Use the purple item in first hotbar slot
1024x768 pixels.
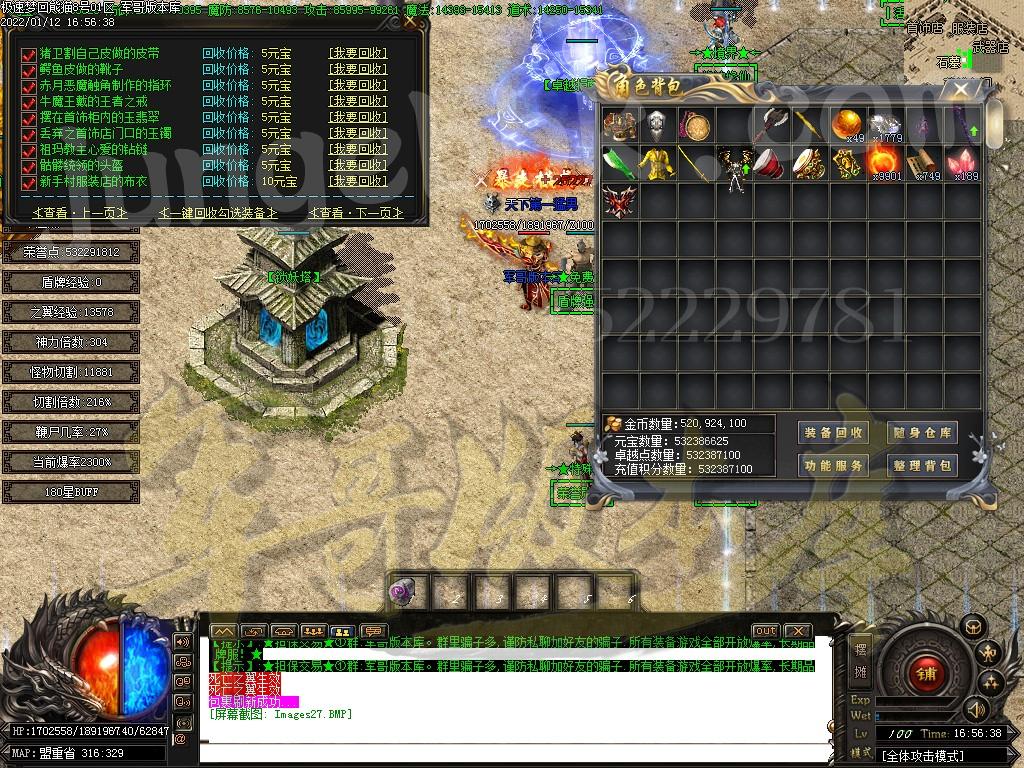pos(405,593)
